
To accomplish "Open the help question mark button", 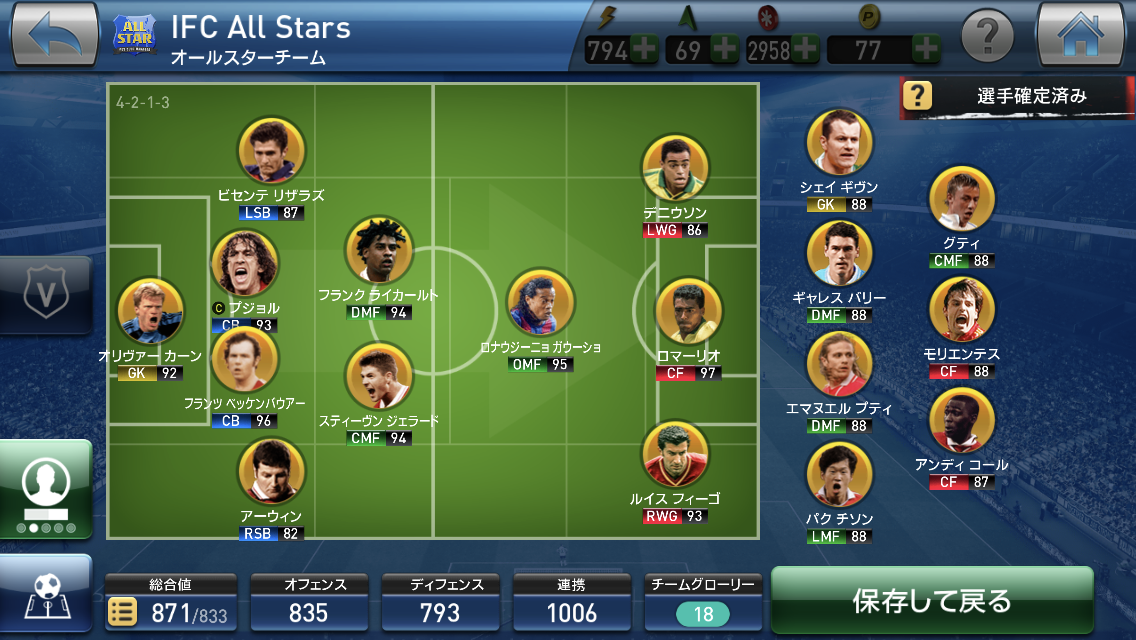I will click(x=987, y=38).
